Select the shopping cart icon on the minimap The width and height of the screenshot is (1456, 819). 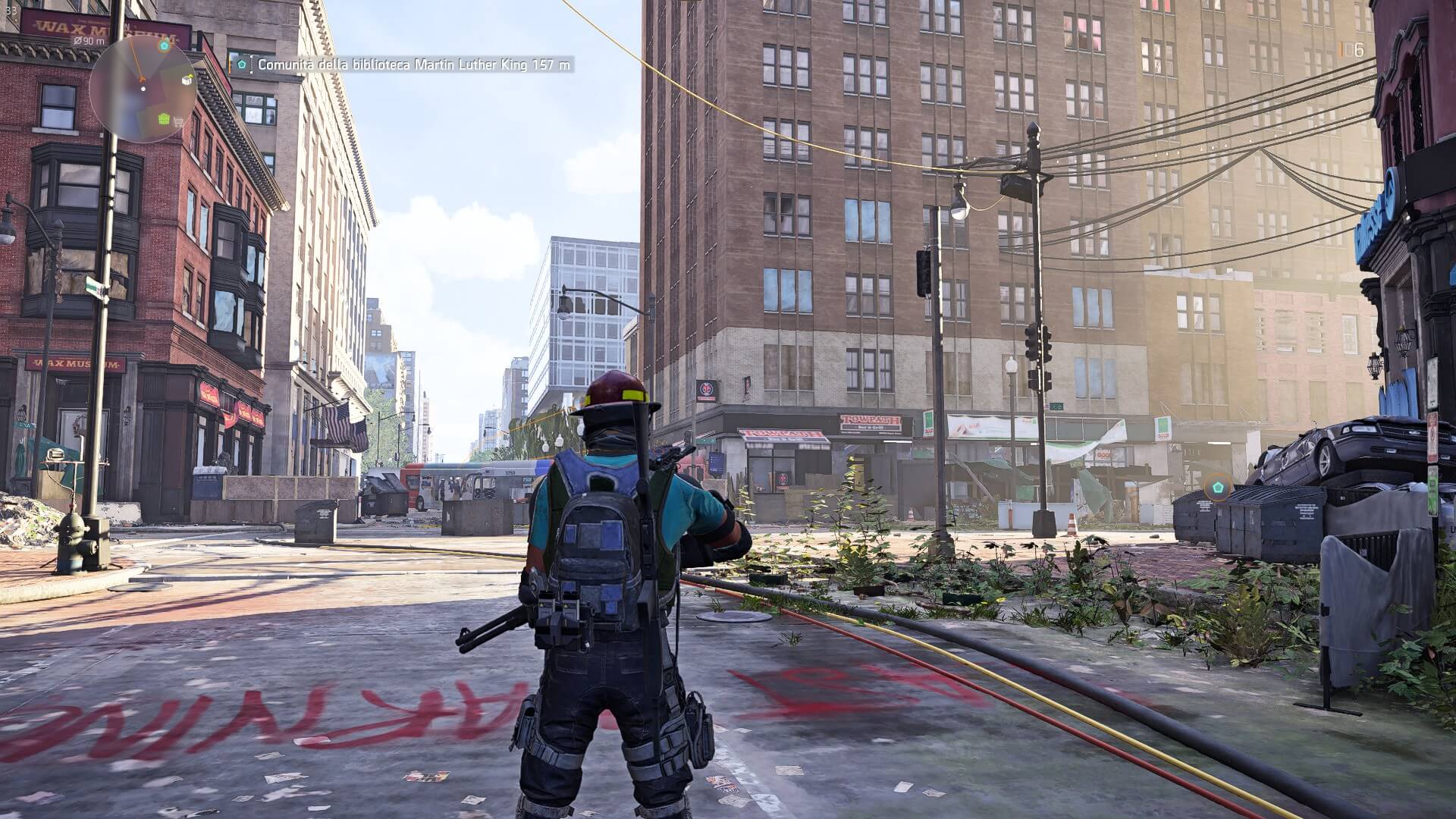coord(179,121)
